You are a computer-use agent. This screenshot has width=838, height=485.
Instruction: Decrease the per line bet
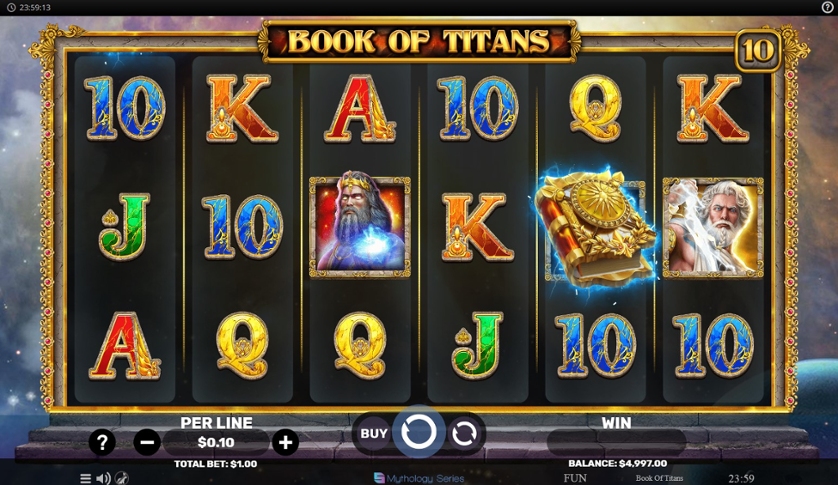[x=147, y=442]
